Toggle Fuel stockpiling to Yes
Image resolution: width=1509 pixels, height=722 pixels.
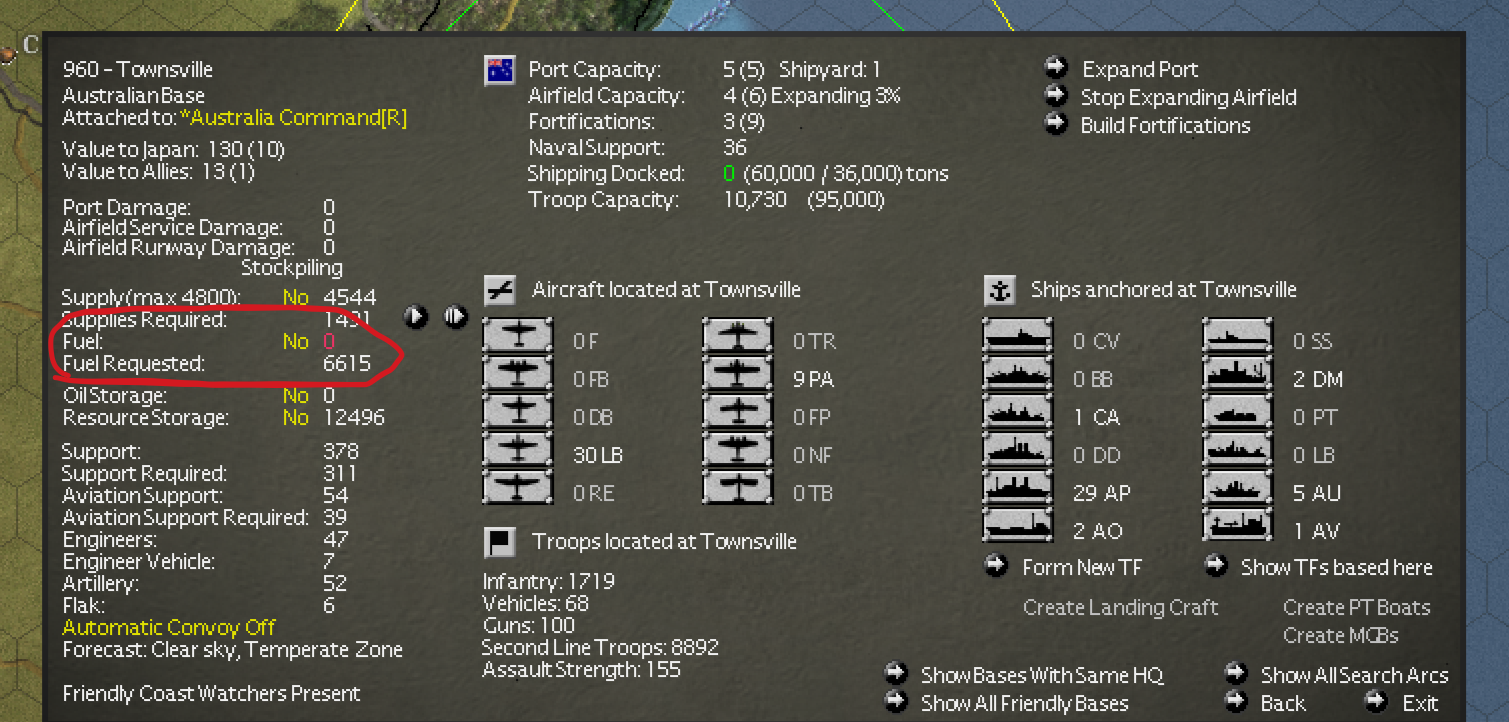coord(296,341)
